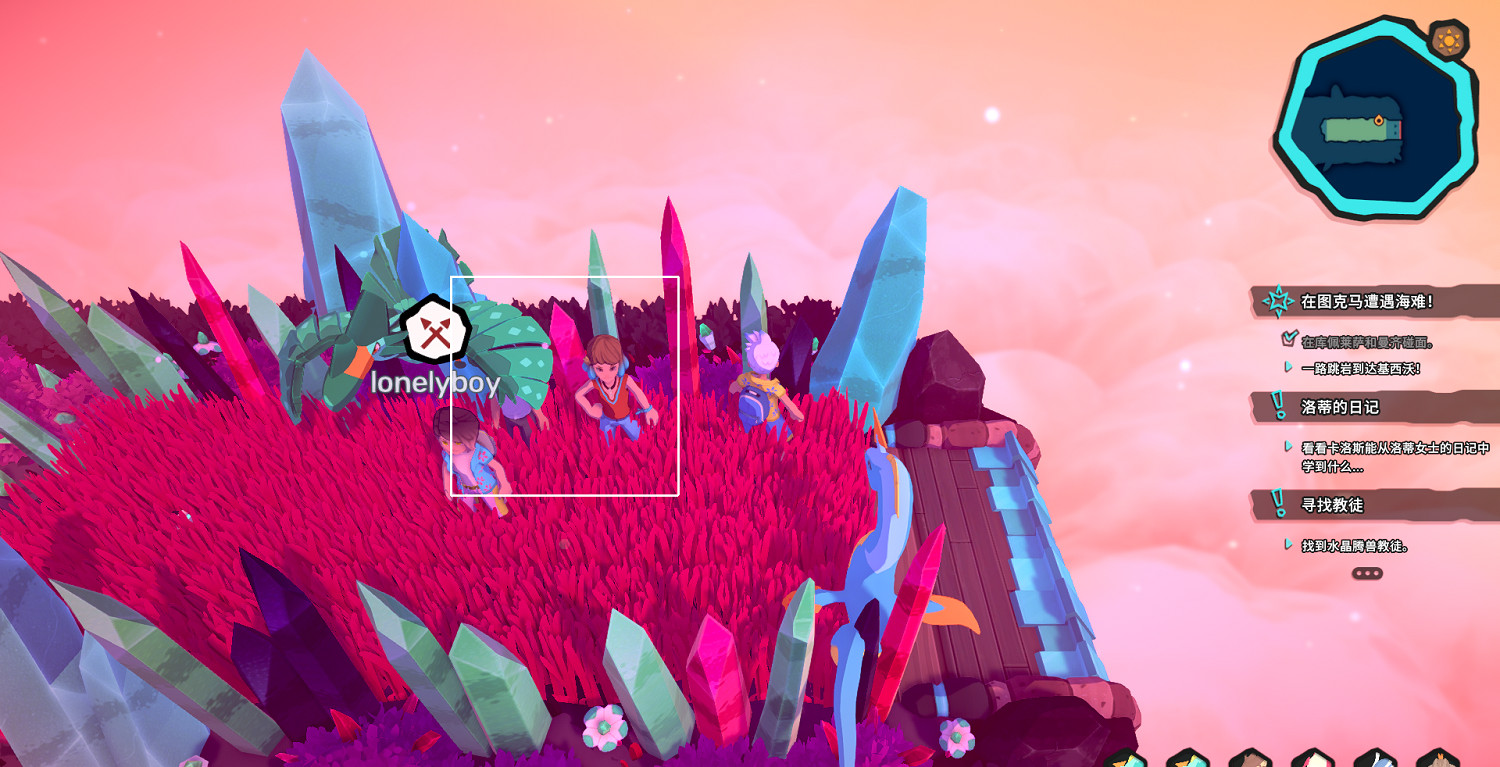Toggle the objective marker for 一路跳岩到达基西沃

[1288, 365]
